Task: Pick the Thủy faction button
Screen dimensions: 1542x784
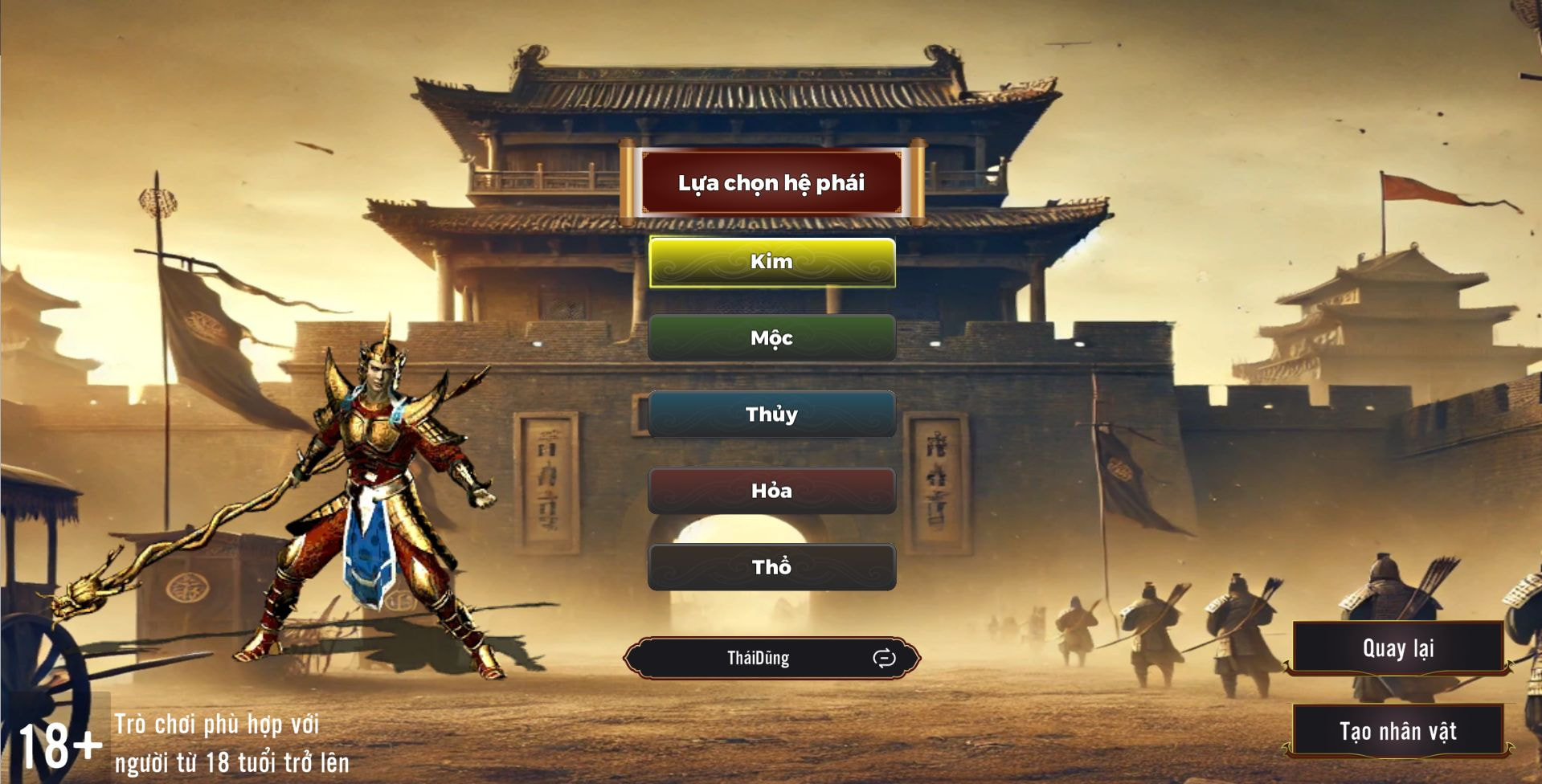Action: point(771,414)
